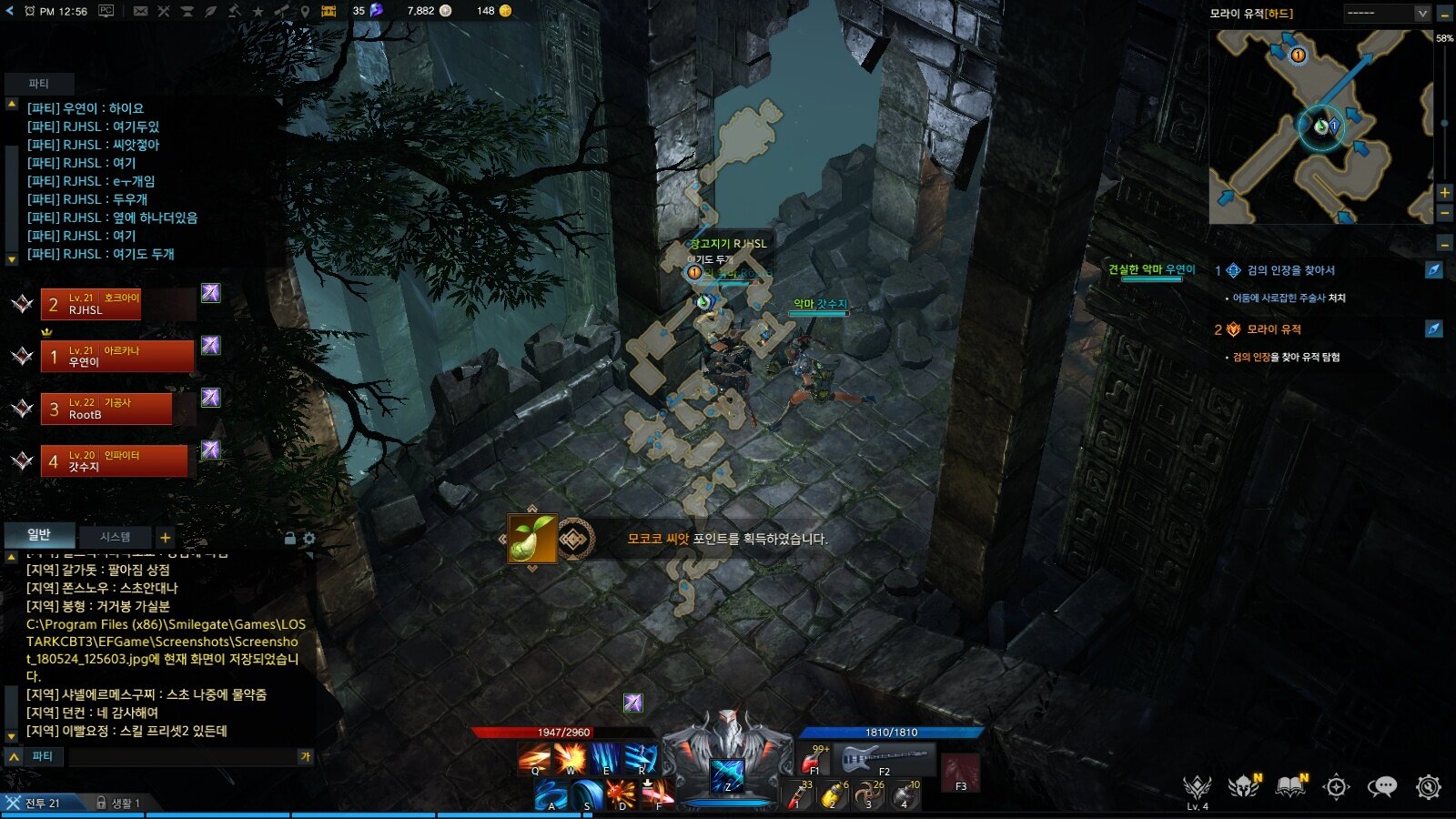The height and width of the screenshot is (819, 1456).
Task: Activate the Q skill icon
Action: pos(534,758)
